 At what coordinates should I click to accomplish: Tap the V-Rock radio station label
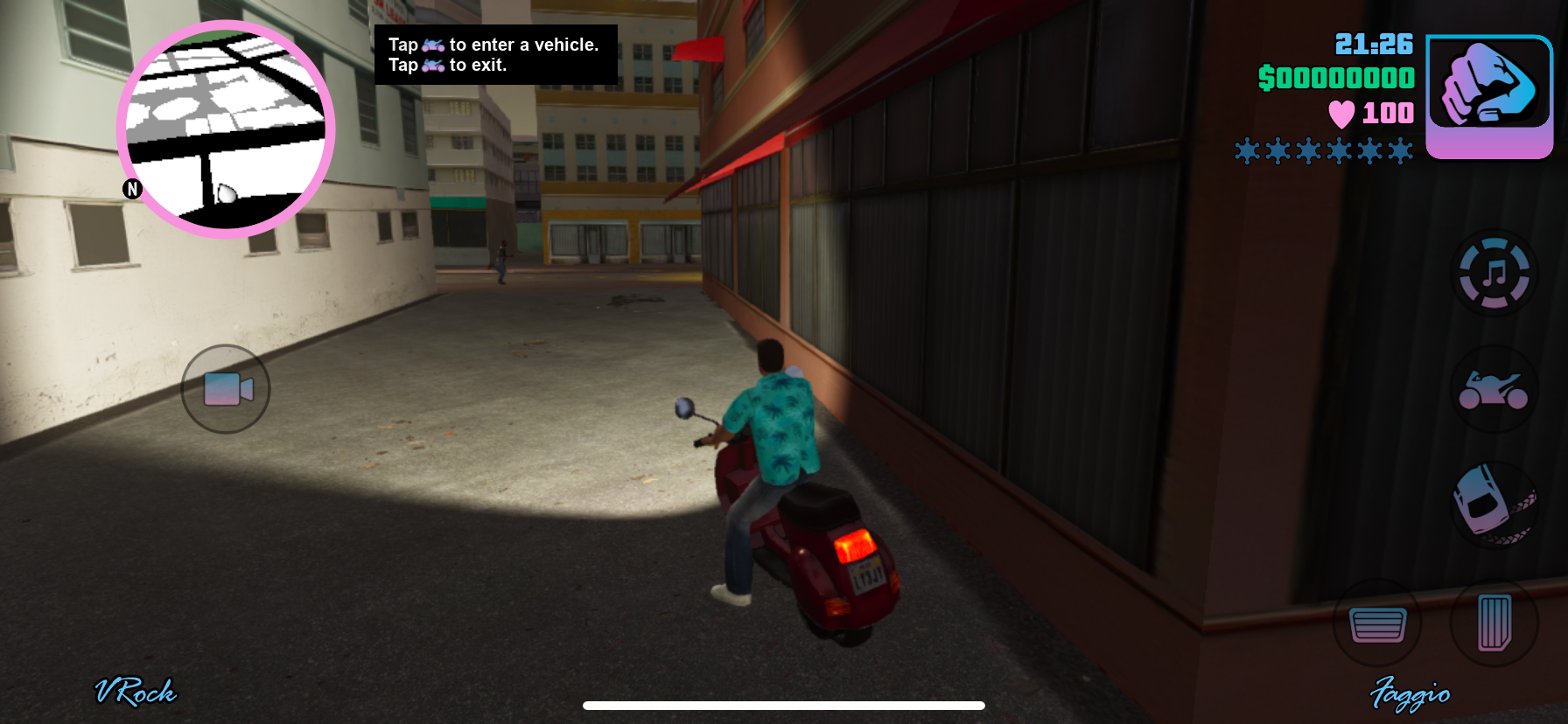click(136, 692)
